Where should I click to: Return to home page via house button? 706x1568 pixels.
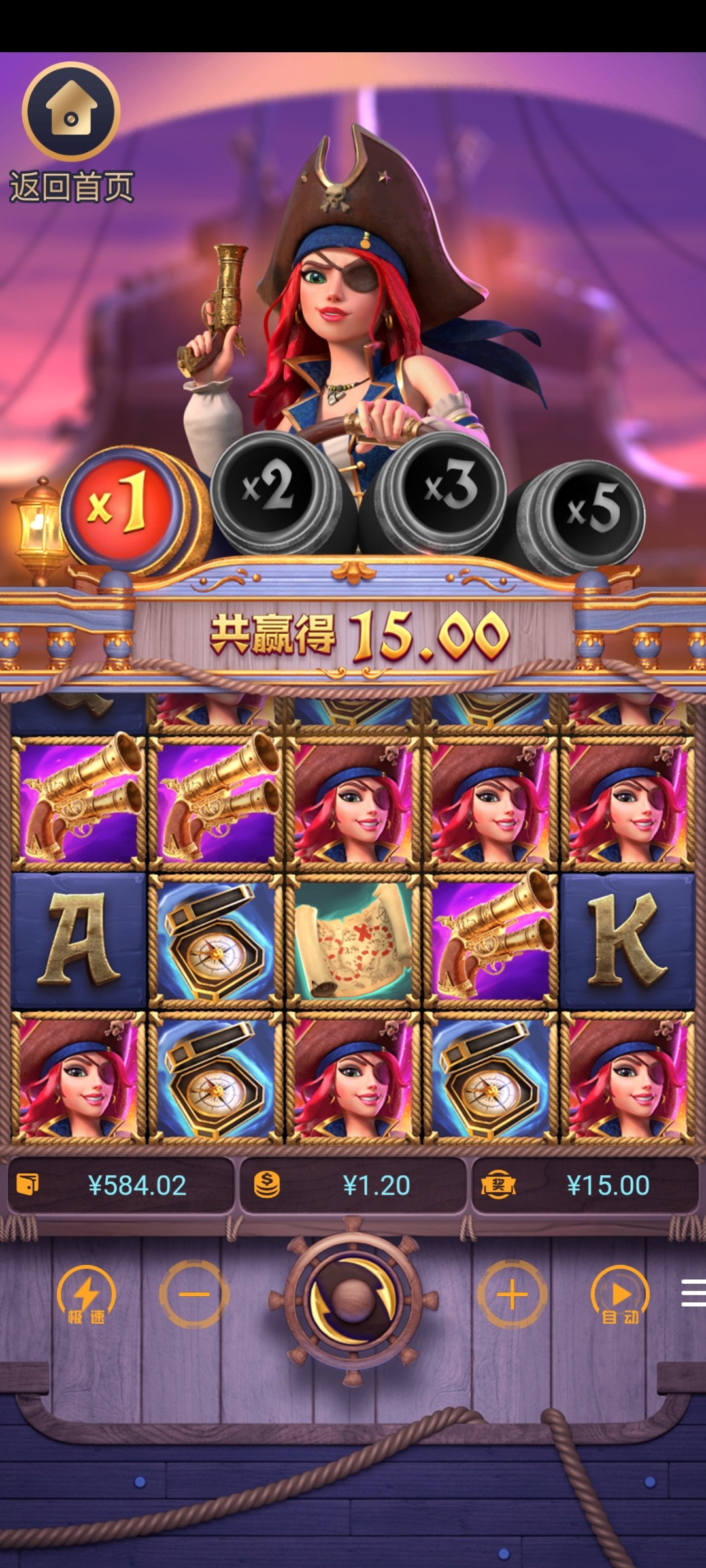[71, 112]
